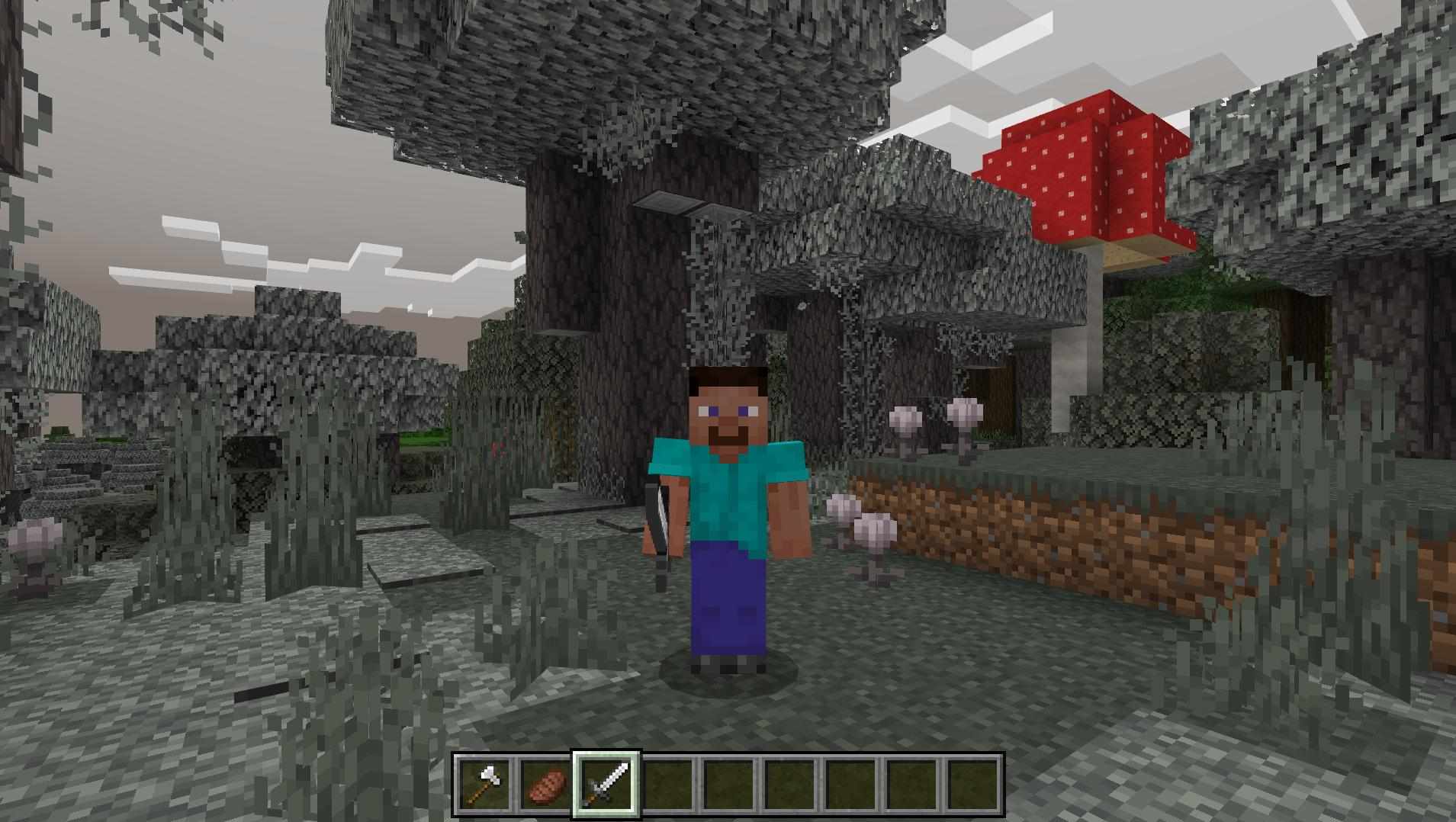The width and height of the screenshot is (1456, 822).
Task: Choose the cooked meat hotbar slot
Action: click(546, 784)
